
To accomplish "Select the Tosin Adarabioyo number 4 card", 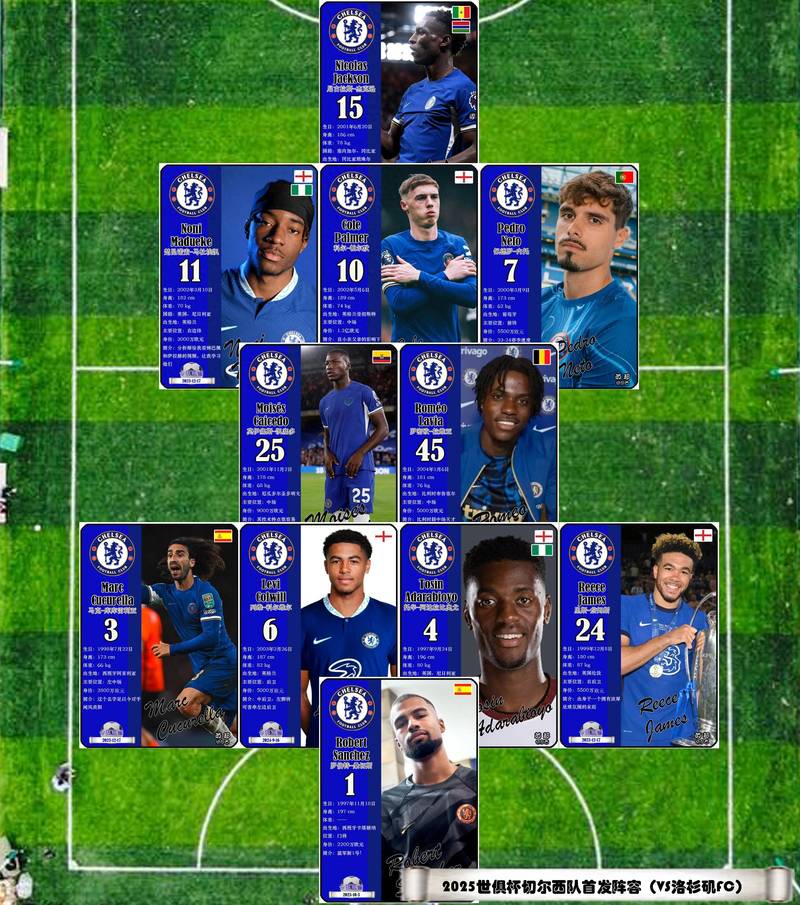I will pos(478,600).
